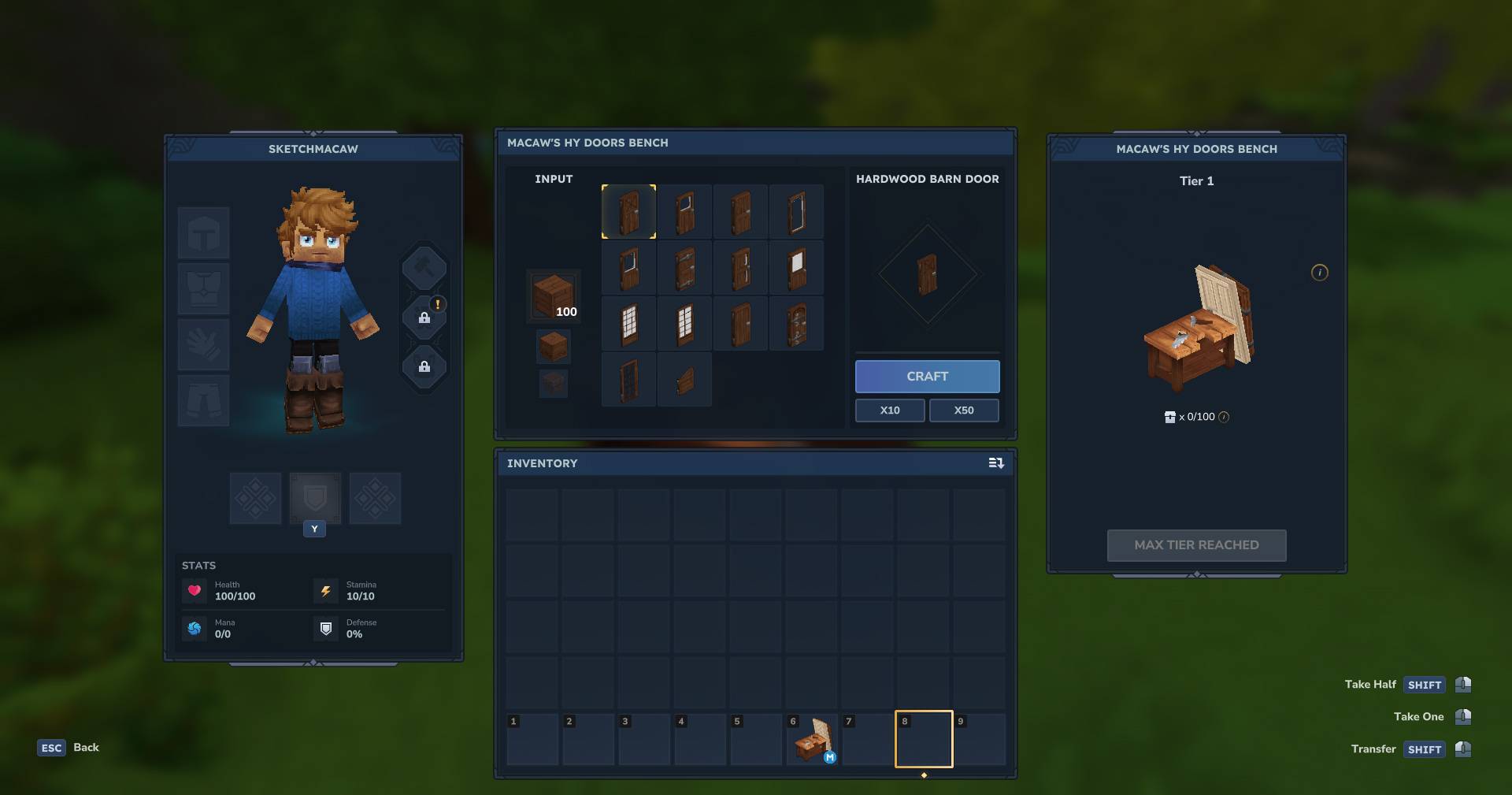Click the MAX TIER REACHED button
The image size is (1512, 795).
click(1196, 545)
